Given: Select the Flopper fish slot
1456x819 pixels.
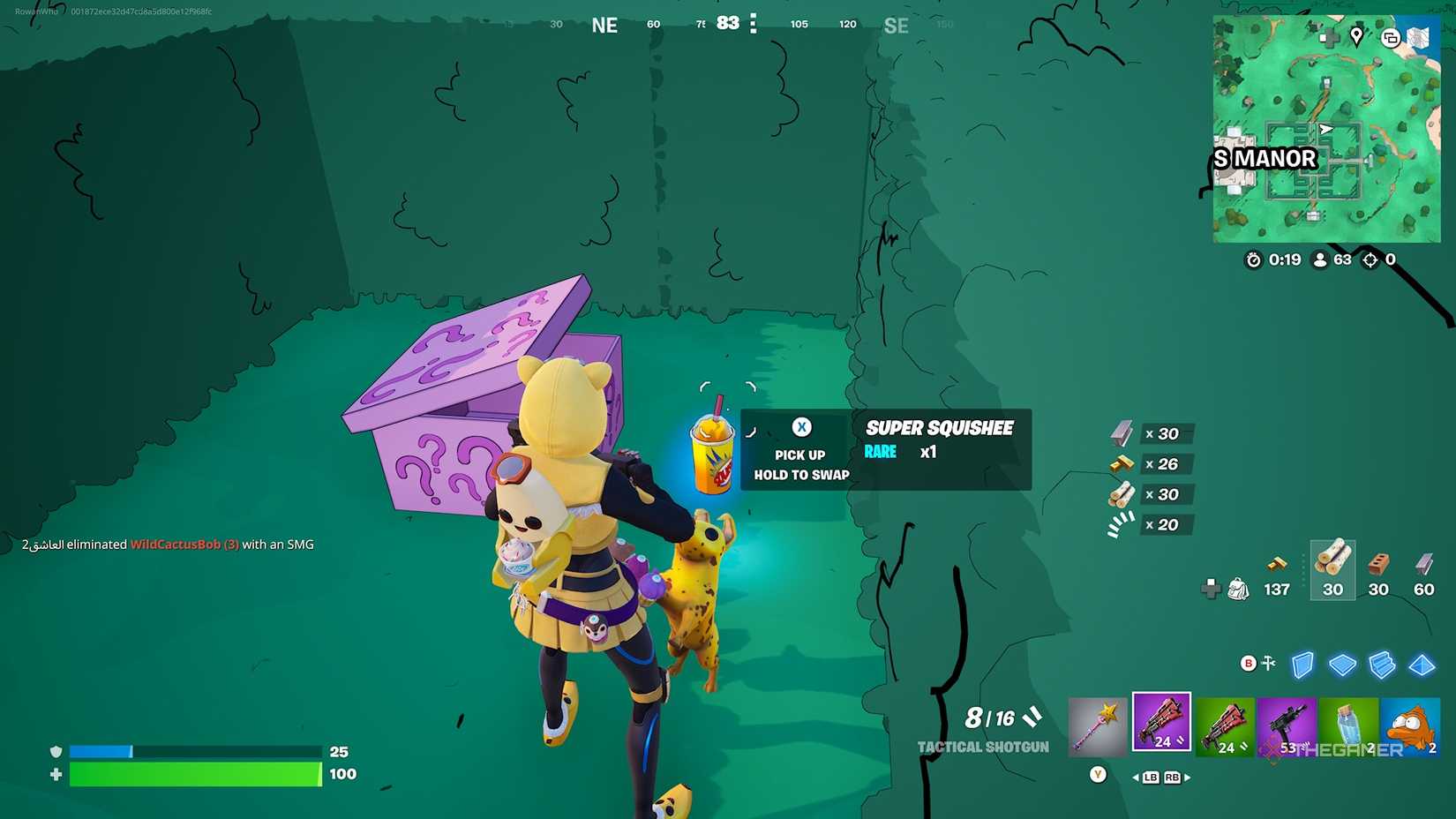Looking at the screenshot, I should click(1412, 725).
